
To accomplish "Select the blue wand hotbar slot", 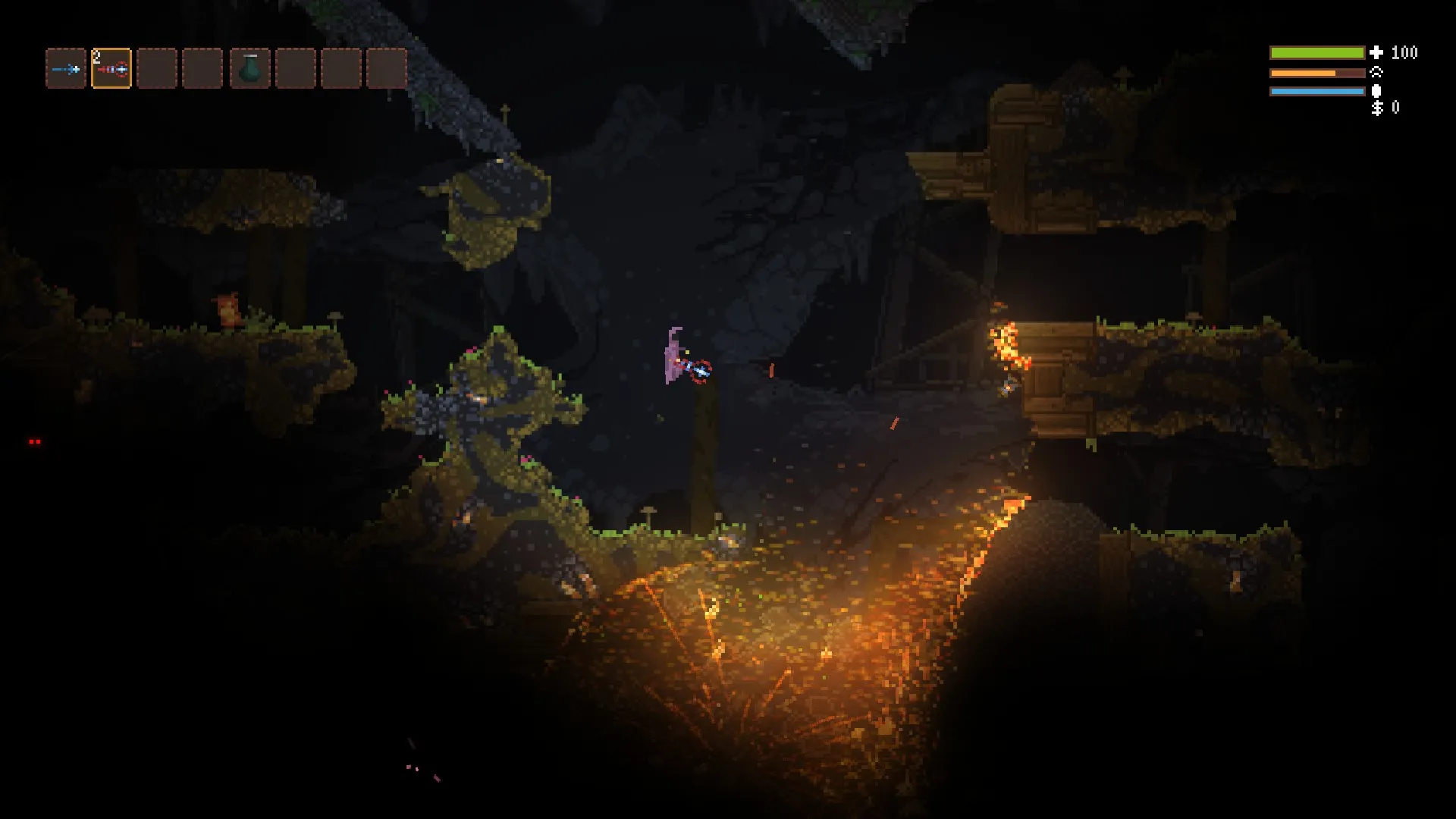I will click(66, 69).
